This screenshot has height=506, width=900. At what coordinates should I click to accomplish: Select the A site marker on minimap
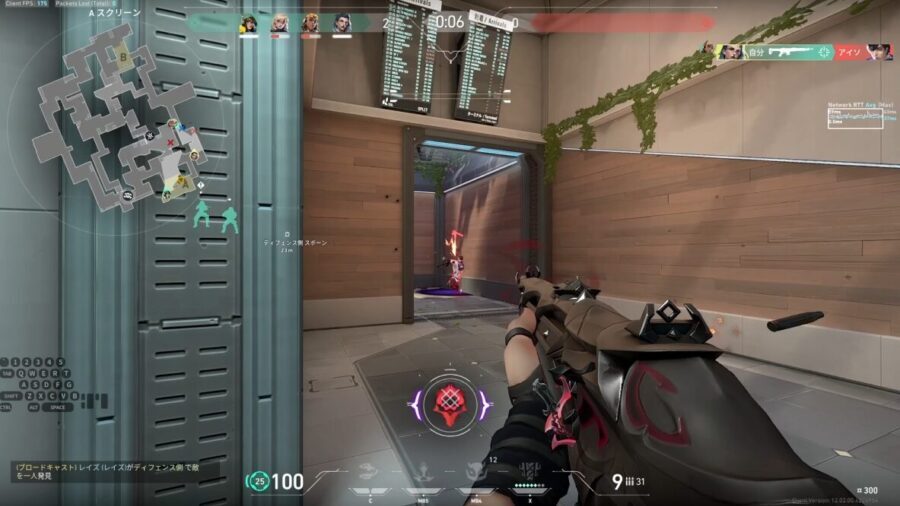182,182
